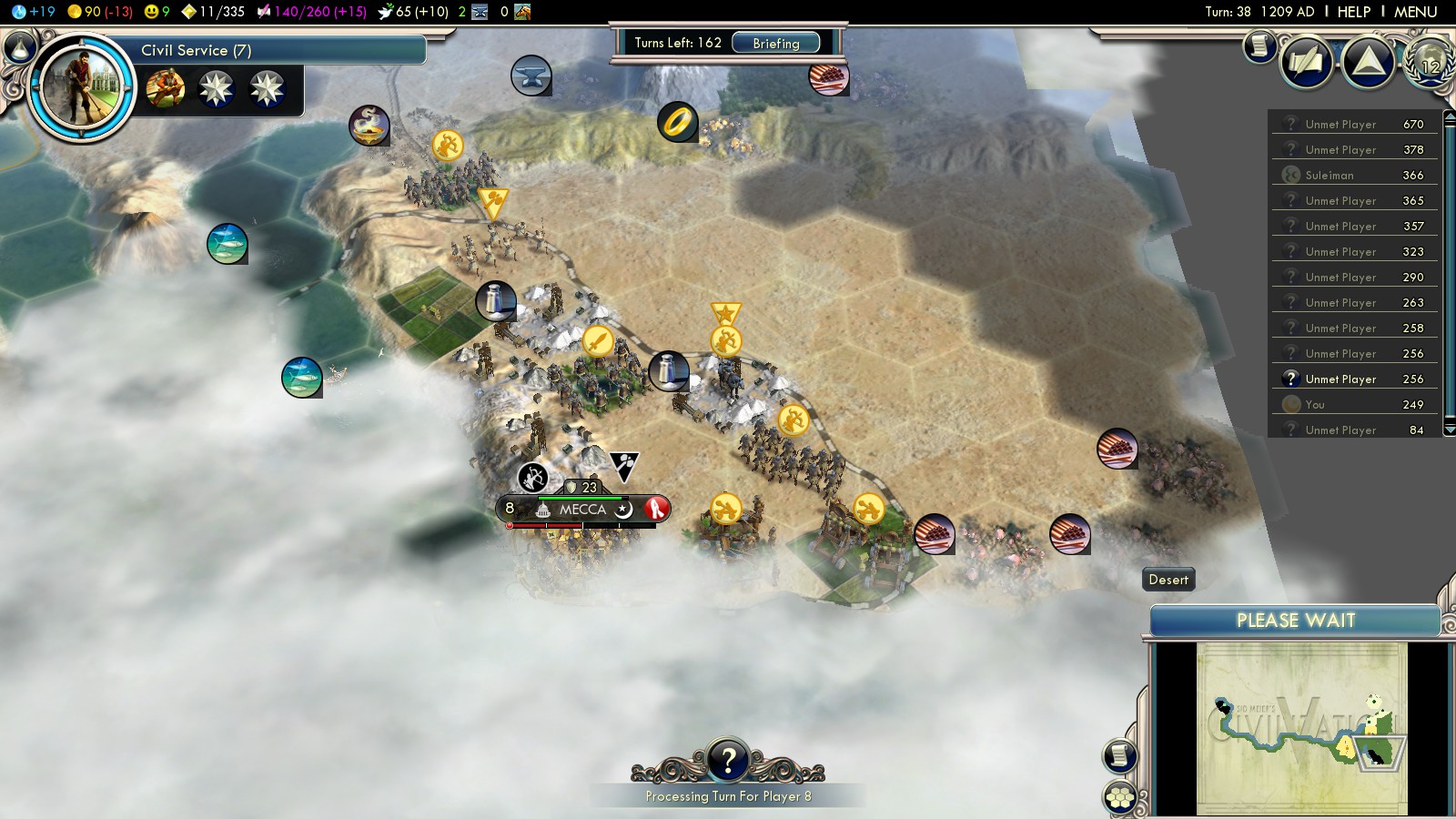Image resolution: width=1456 pixels, height=819 pixels.
Task: Click the minimap
Action: pyautogui.click(x=1301, y=728)
